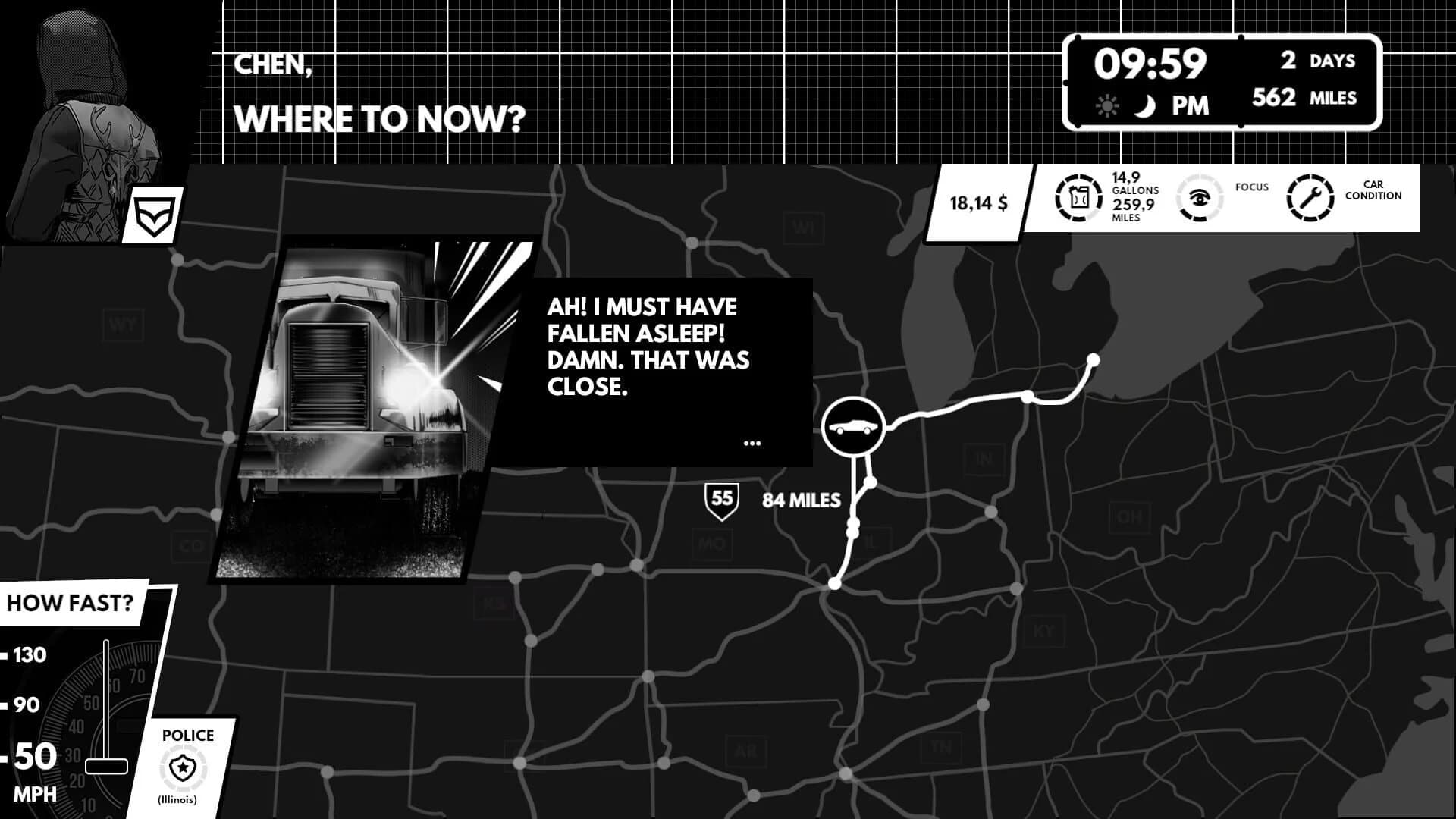Viewport: 1456px width, 819px height.
Task: Open the fuel gauge showing 14,9 gallons
Action: click(1080, 197)
